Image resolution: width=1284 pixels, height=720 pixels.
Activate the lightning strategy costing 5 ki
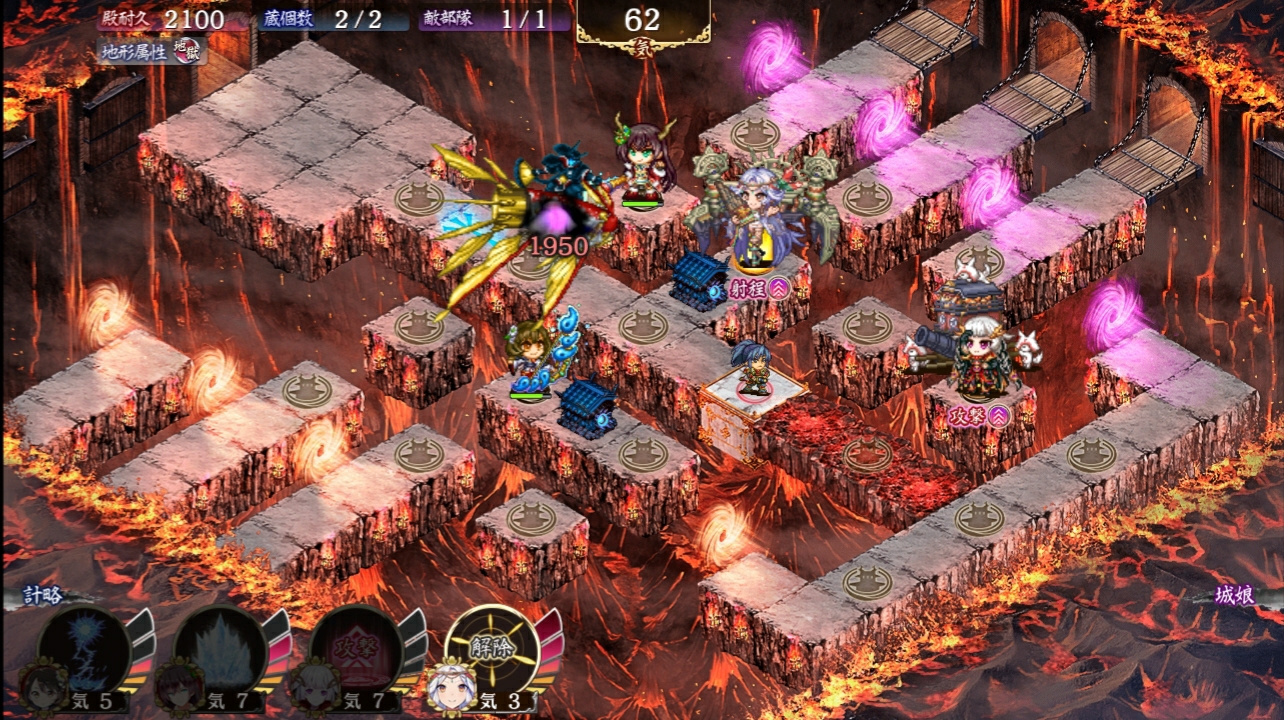(83, 649)
